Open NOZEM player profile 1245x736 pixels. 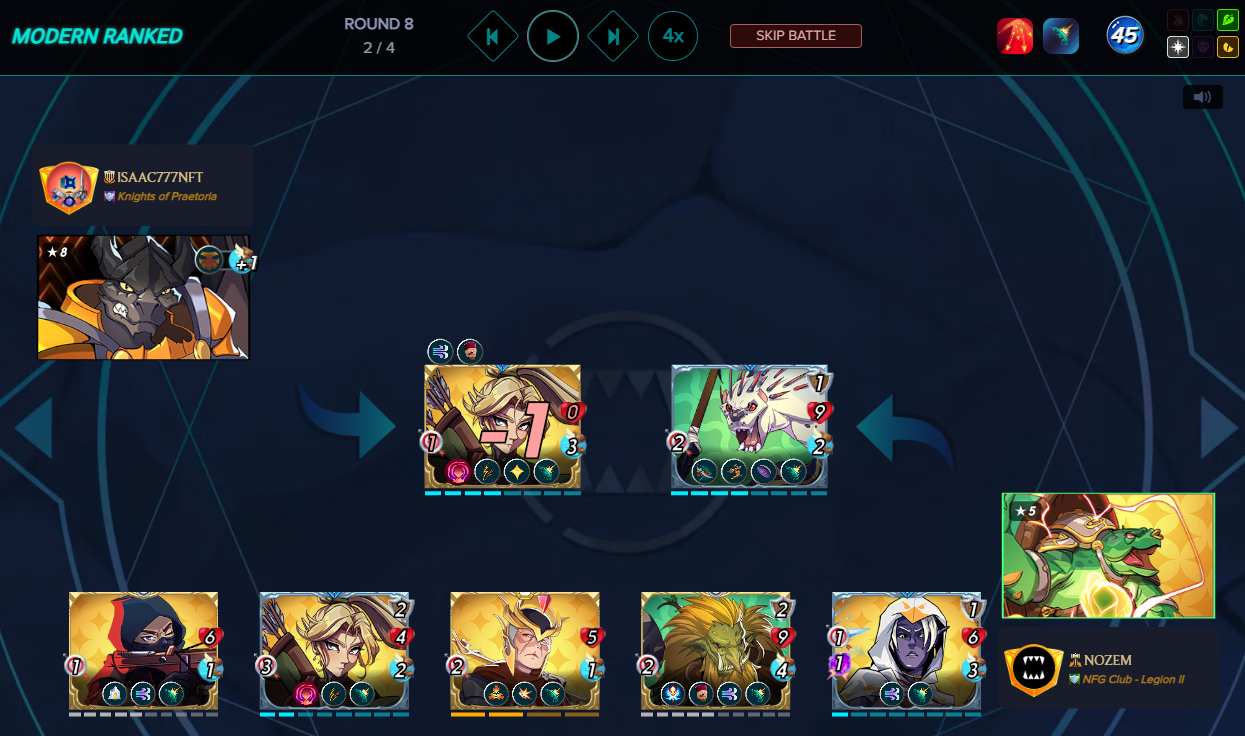pos(1108,660)
